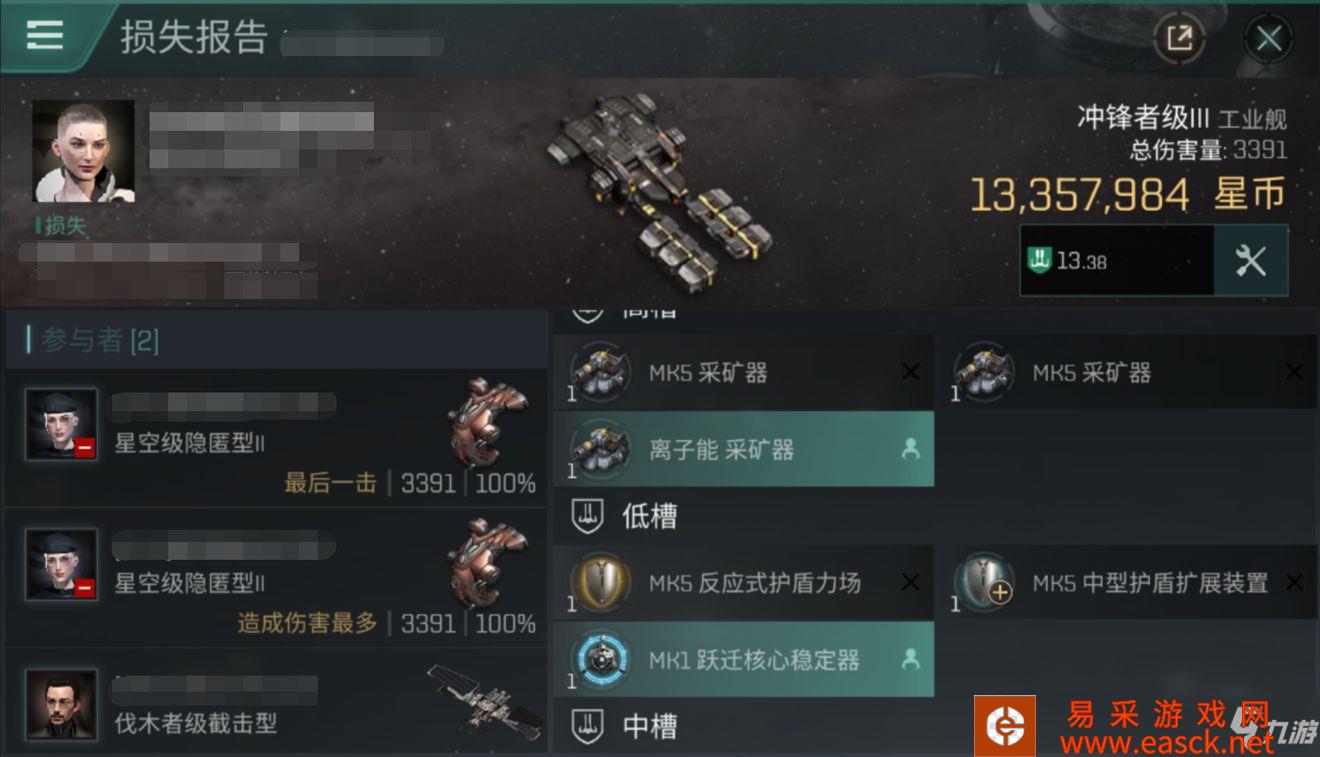Screen dimensions: 1320x757
Task: Open the fitting wrench tool icon
Action: pyautogui.click(x=1253, y=260)
